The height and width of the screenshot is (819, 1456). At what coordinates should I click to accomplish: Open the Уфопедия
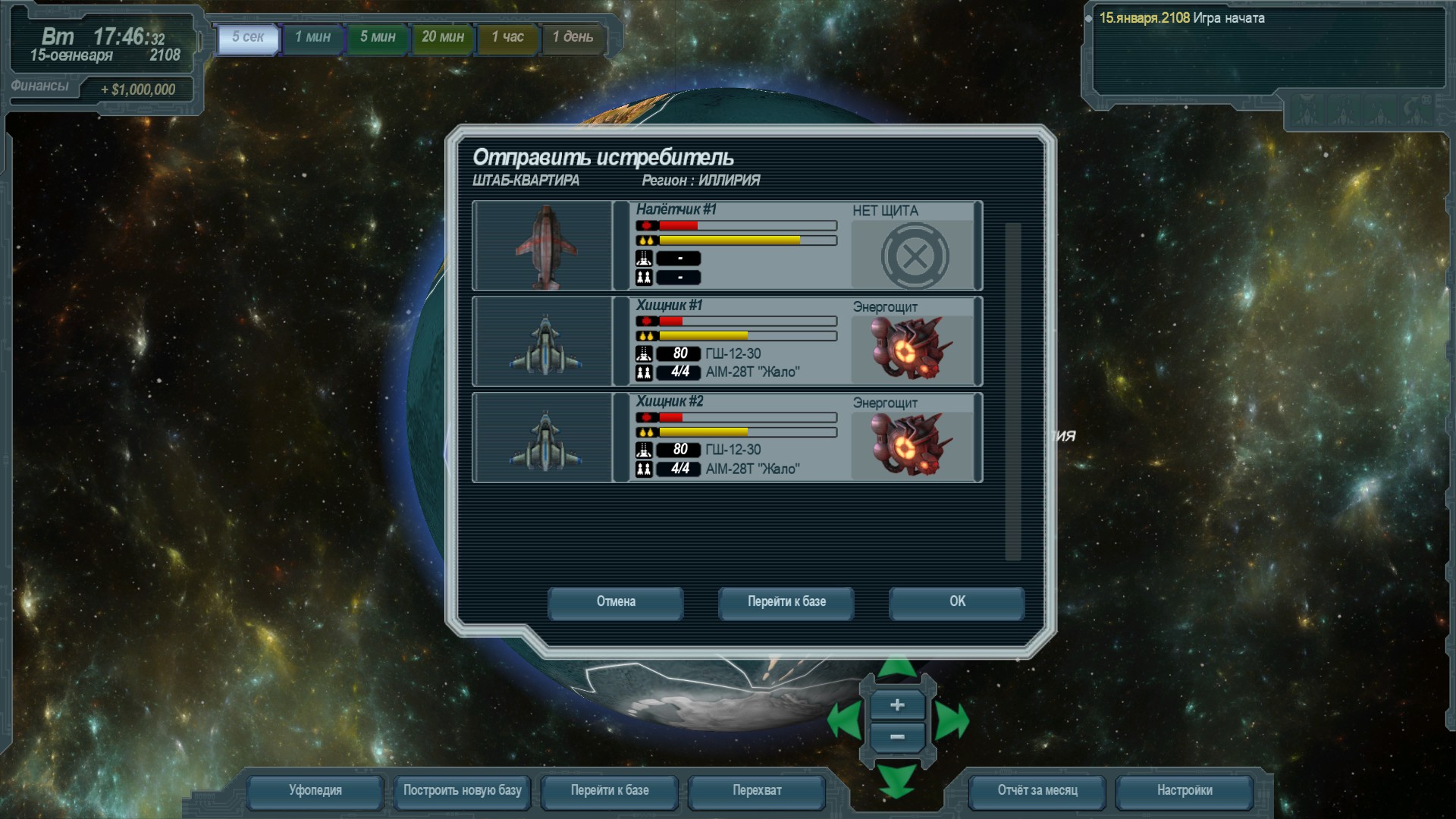click(x=315, y=791)
